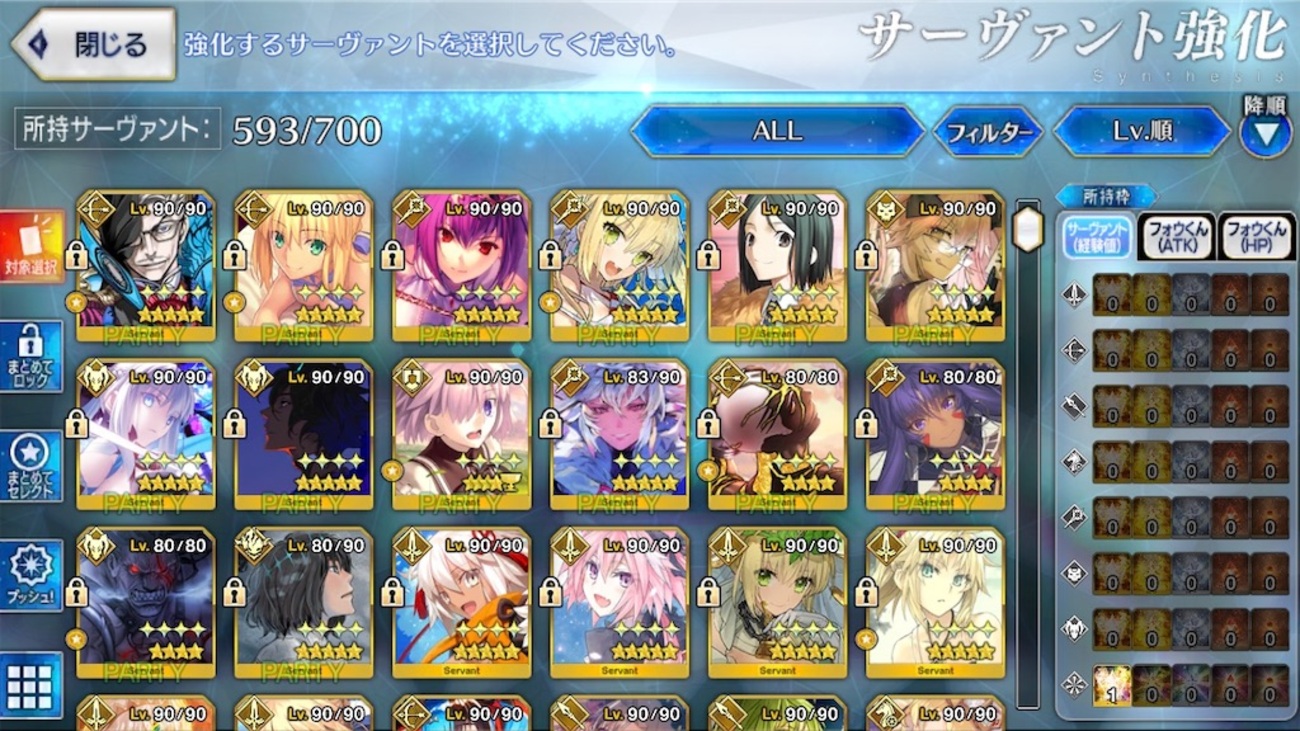Click the 対象選択 target select button
This screenshot has width=1300, height=731.
pos(32,246)
